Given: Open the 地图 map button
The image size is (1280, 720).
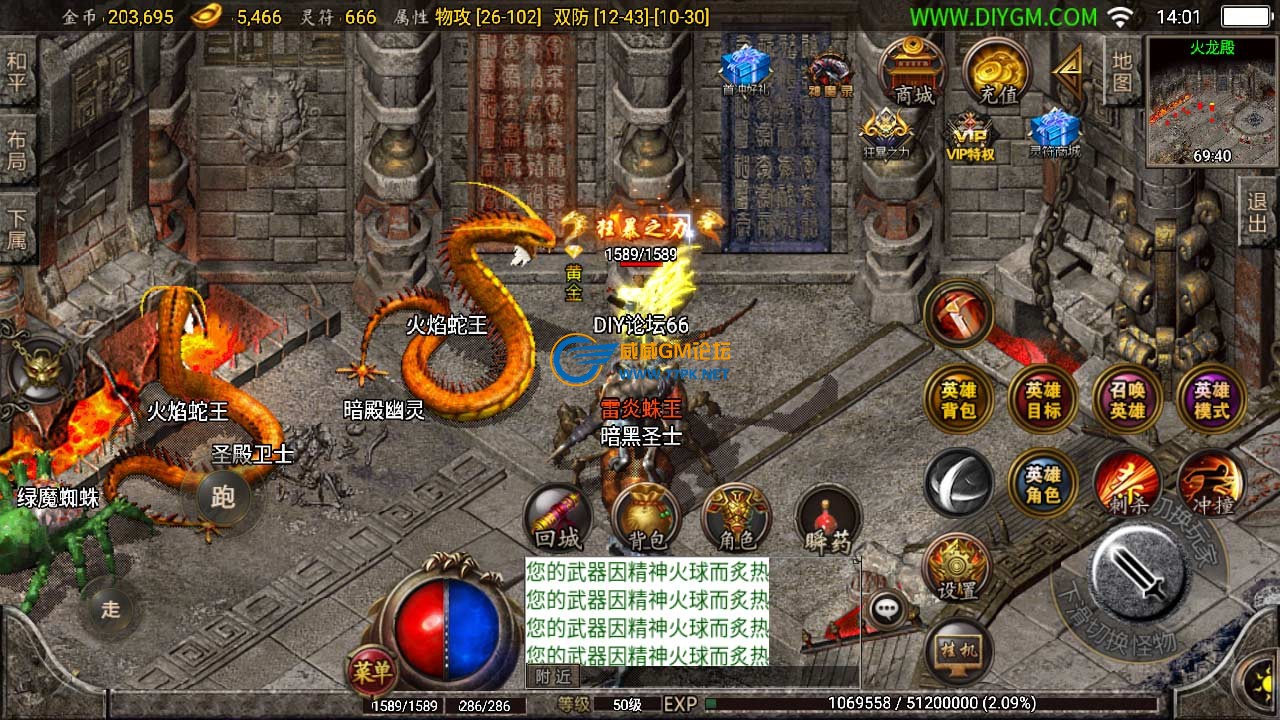Looking at the screenshot, I should [1122, 70].
